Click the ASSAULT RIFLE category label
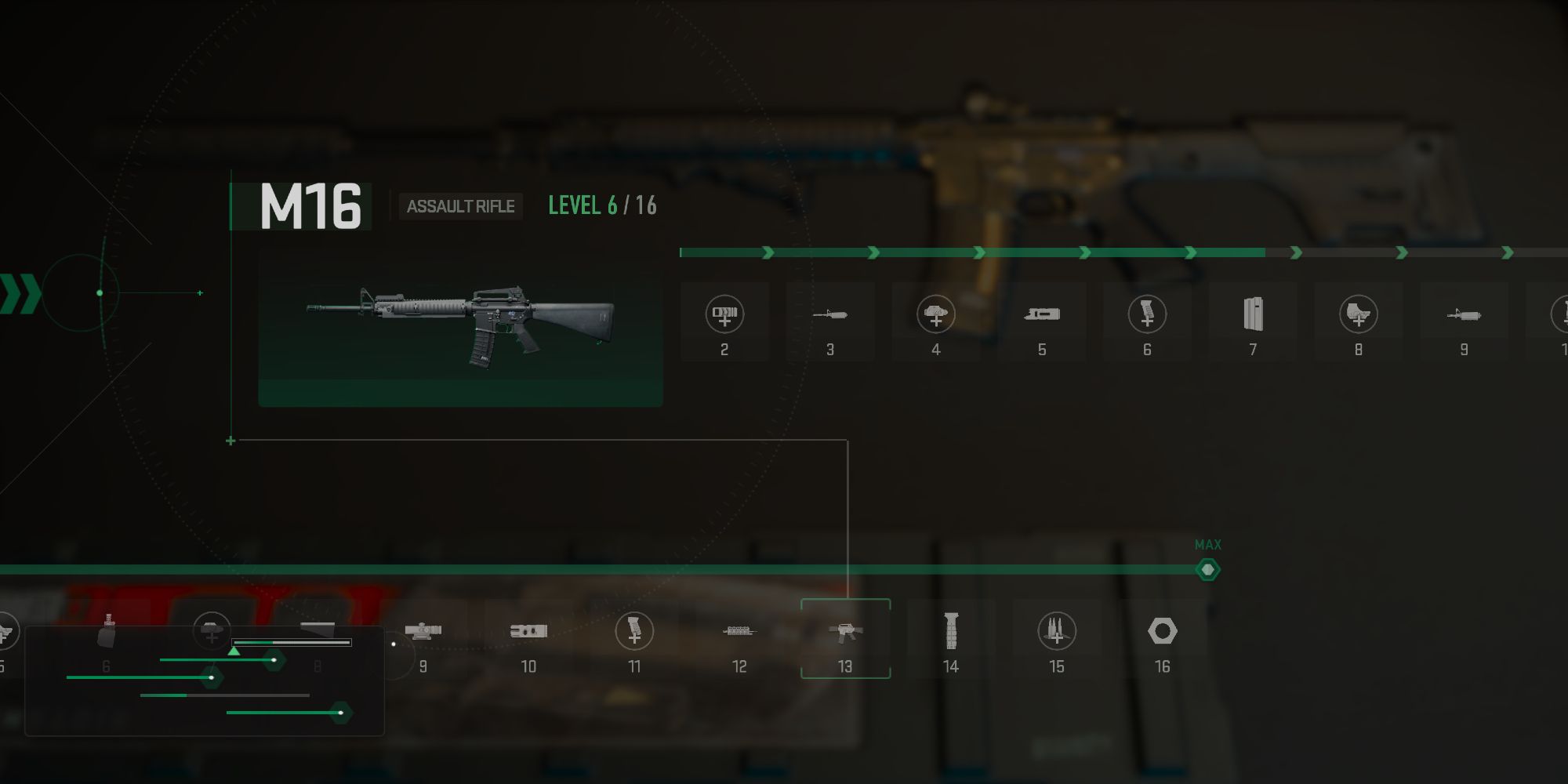The width and height of the screenshot is (1568, 784). (460, 206)
